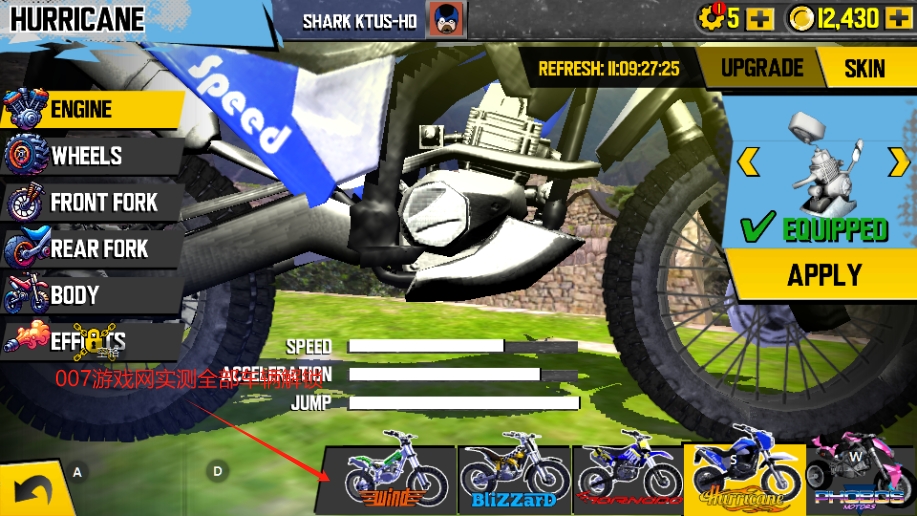Switch to the Upgrade tab
This screenshot has height=516, width=917.
761,68
